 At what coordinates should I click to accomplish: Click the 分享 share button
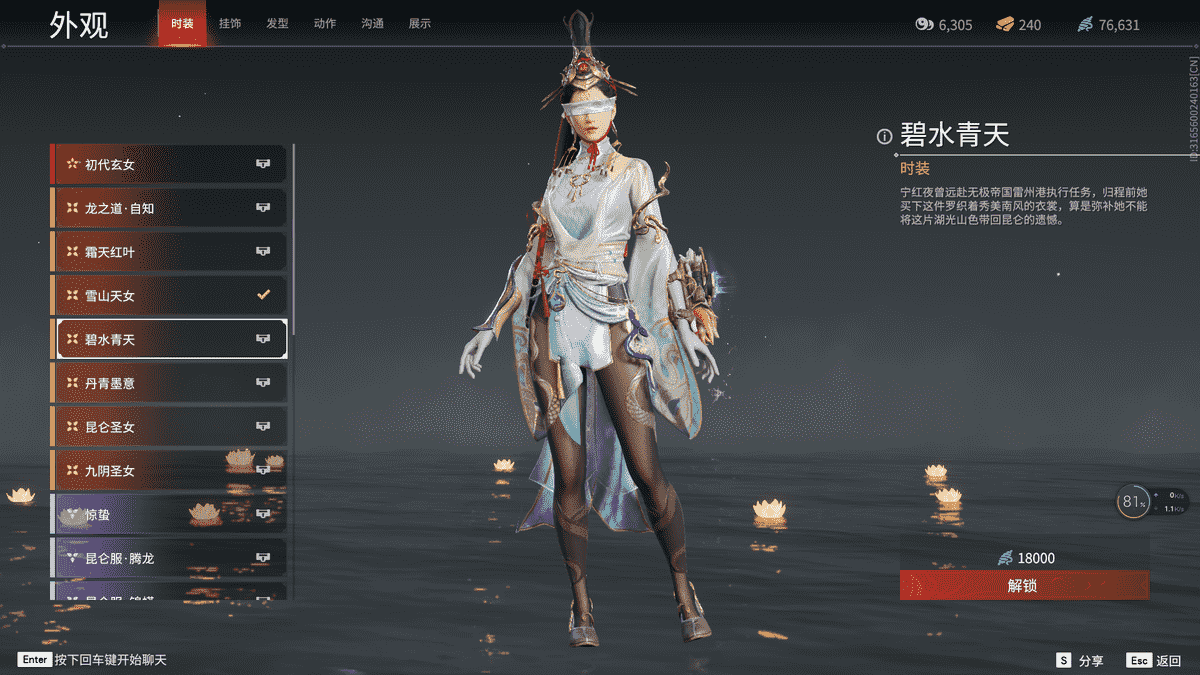tap(1080, 661)
